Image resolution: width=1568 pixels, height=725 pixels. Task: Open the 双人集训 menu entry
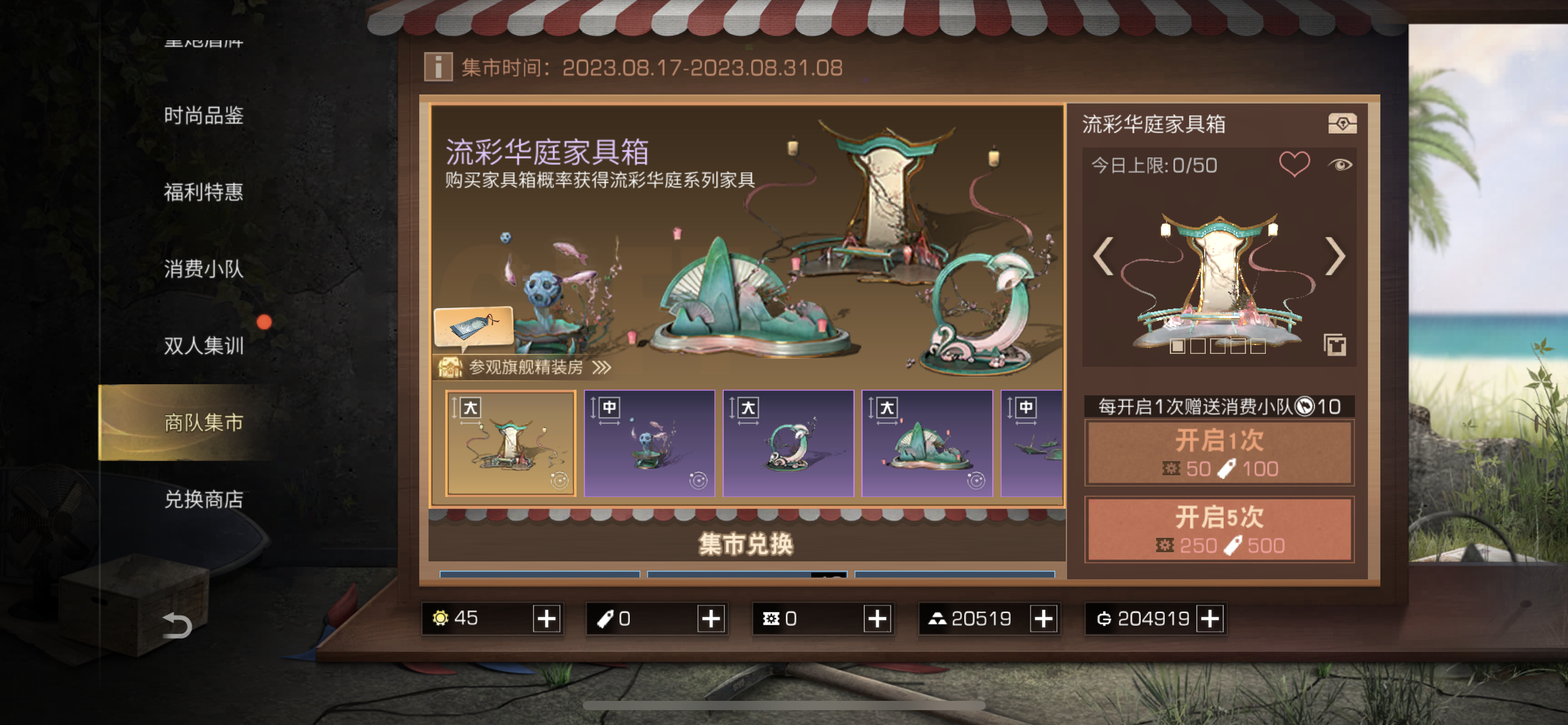[203, 346]
